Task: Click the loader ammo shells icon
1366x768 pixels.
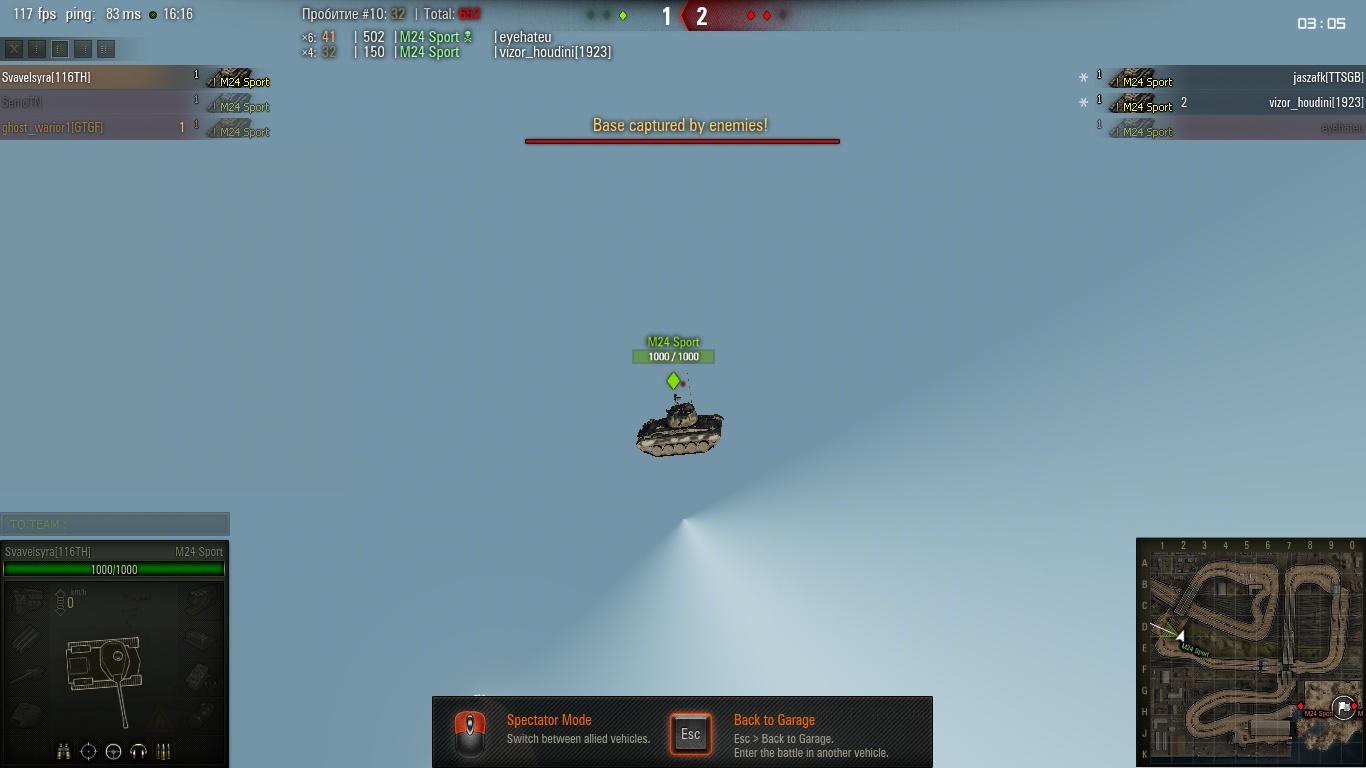Action: 163,751
